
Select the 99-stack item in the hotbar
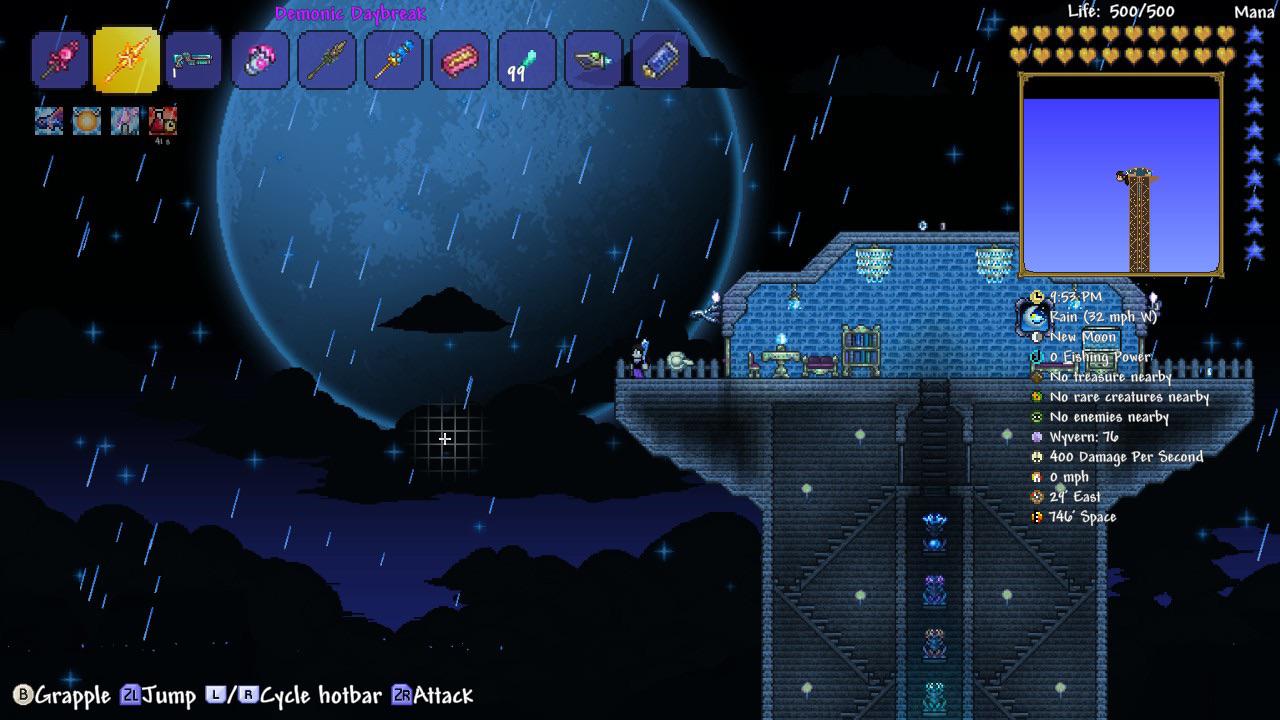coord(527,61)
